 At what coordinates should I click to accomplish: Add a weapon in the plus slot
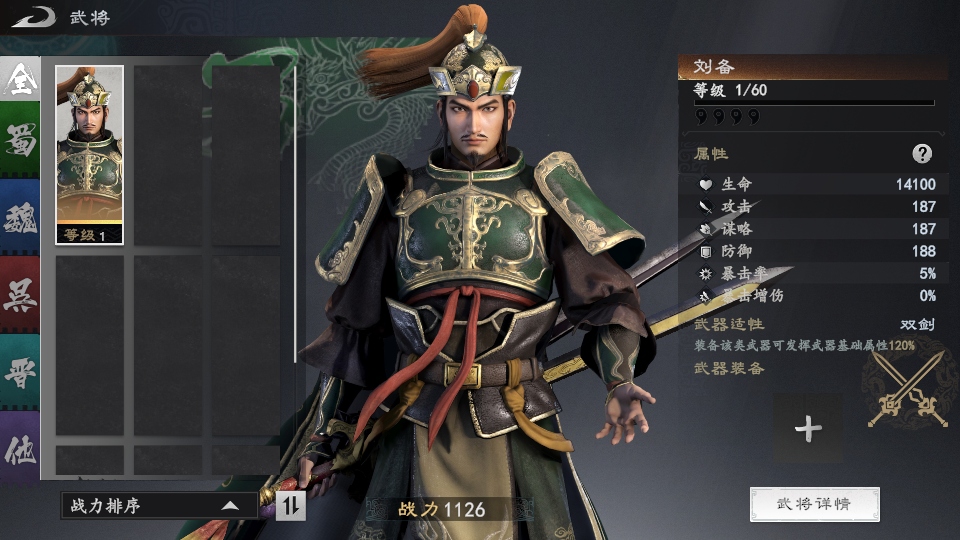coord(808,429)
